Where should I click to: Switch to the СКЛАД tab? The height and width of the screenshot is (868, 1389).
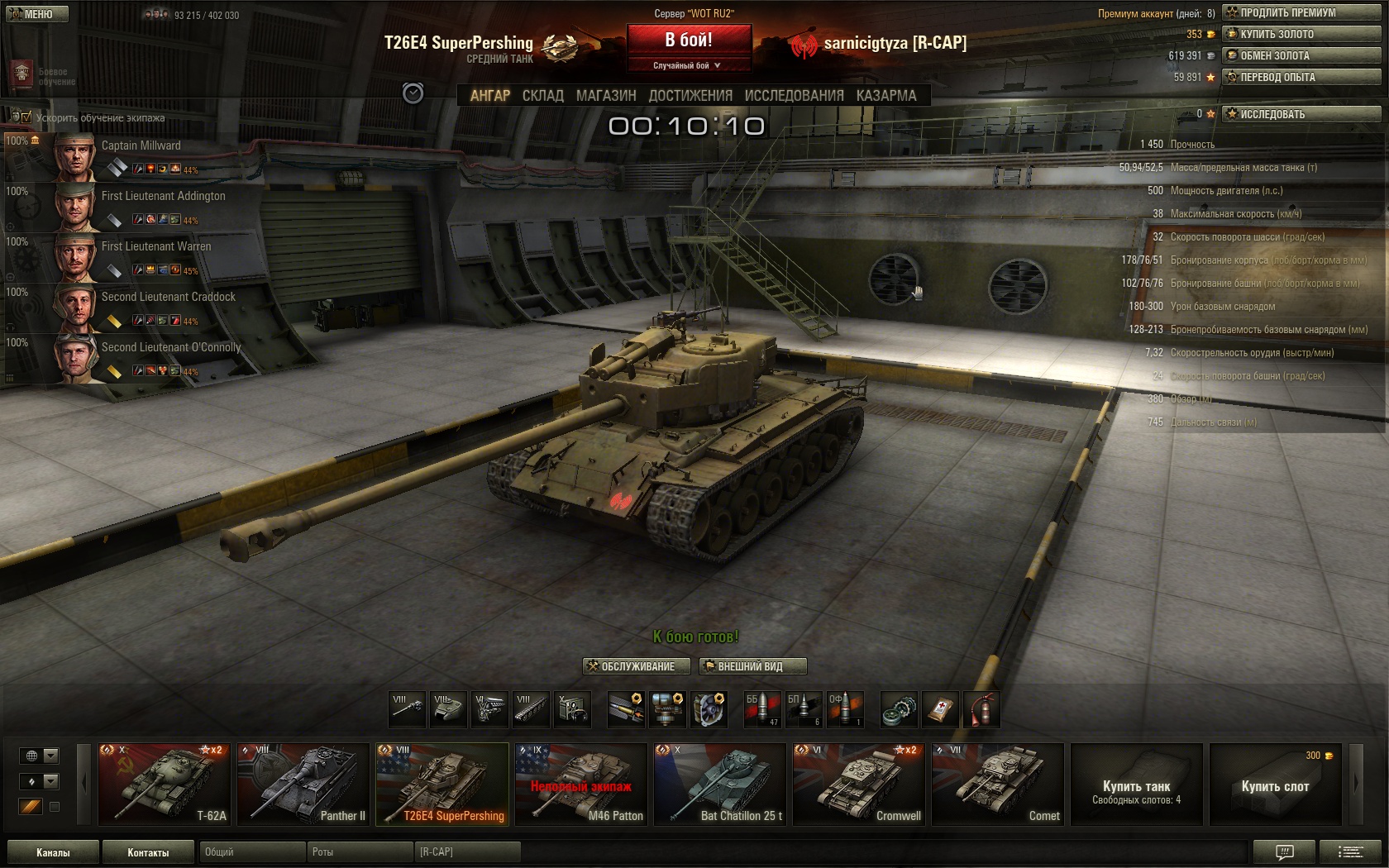click(x=542, y=96)
